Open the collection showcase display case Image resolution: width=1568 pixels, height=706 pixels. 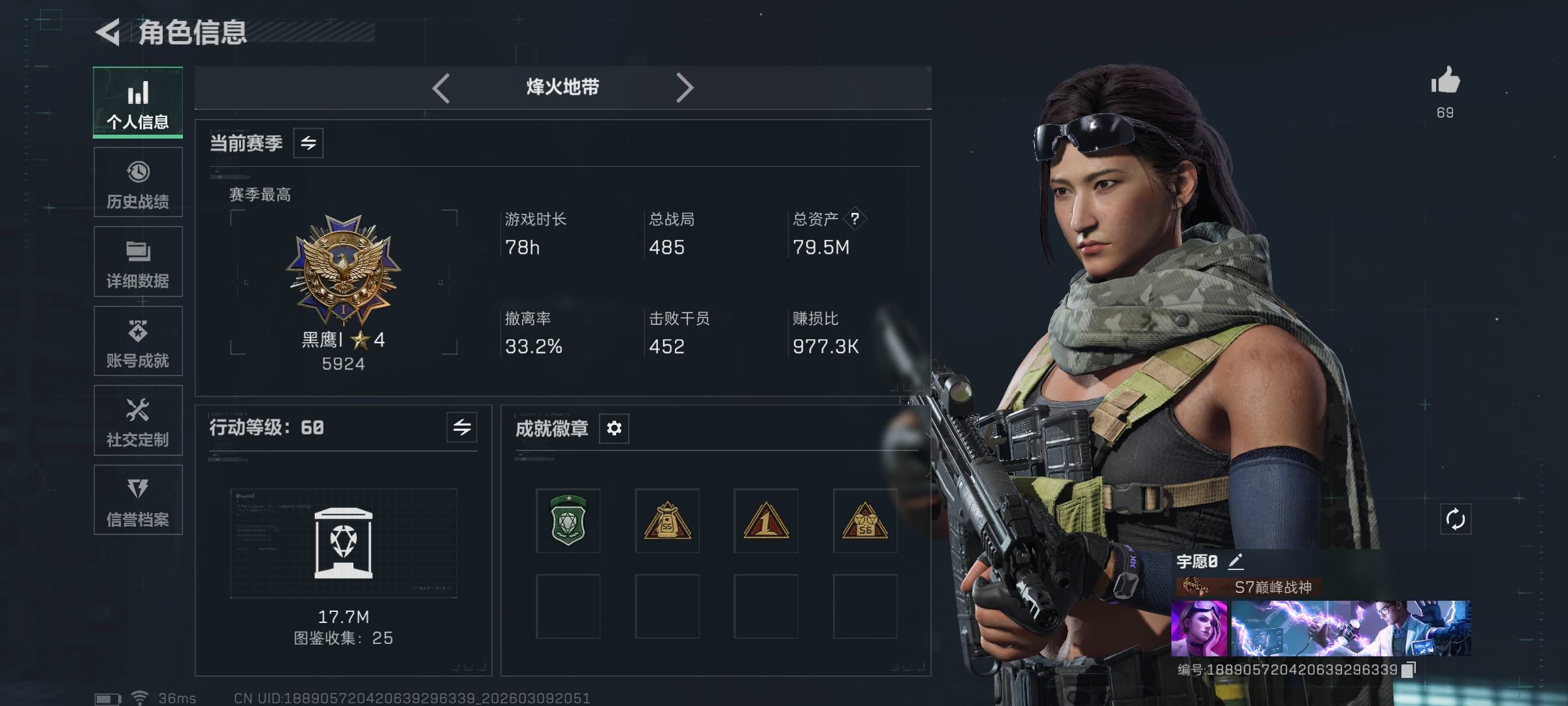click(x=344, y=543)
